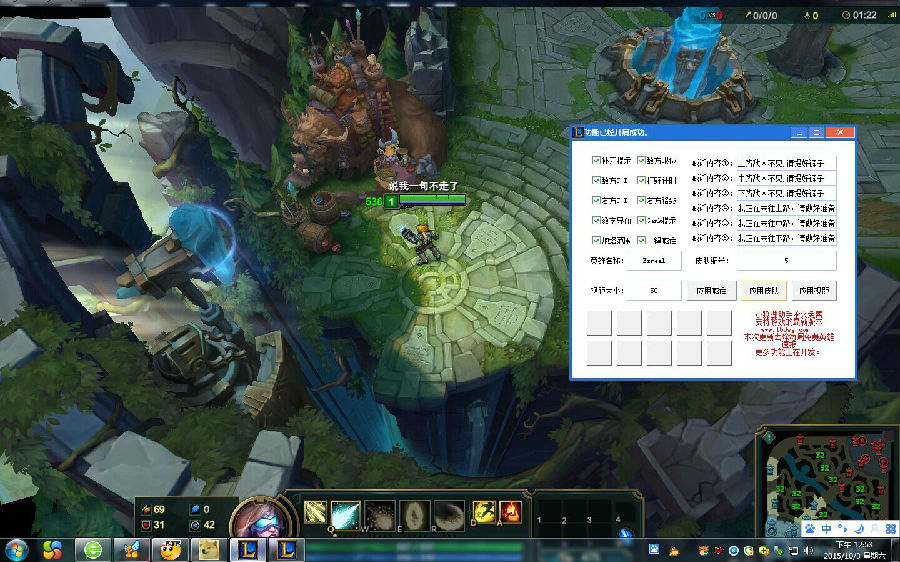Cast the Flash summoner spell
The height and width of the screenshot is (562, 900).
[x=484, y=513]
